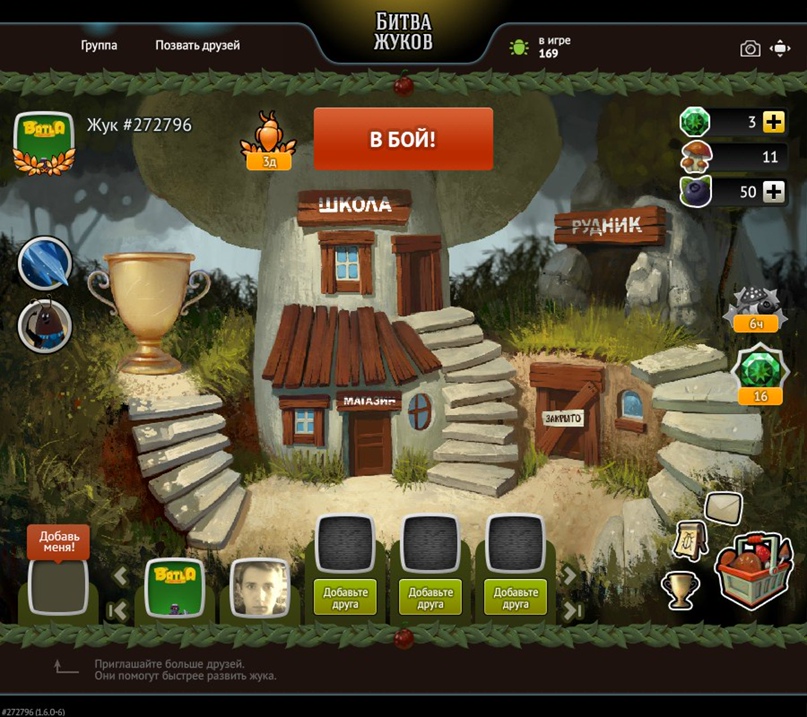Open the round blue claw icon
Screen dimensions: 807x717
coord(46,263)
